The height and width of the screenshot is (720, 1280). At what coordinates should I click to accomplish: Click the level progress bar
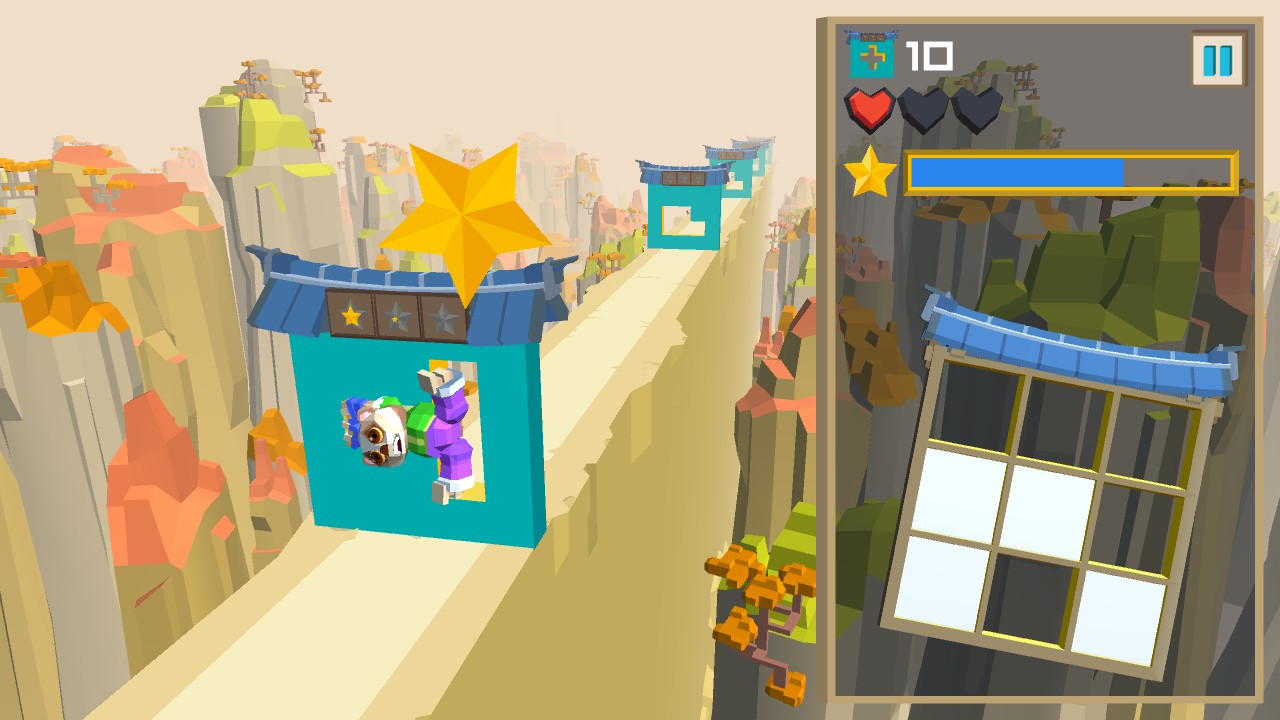(x=1070, y=172)
